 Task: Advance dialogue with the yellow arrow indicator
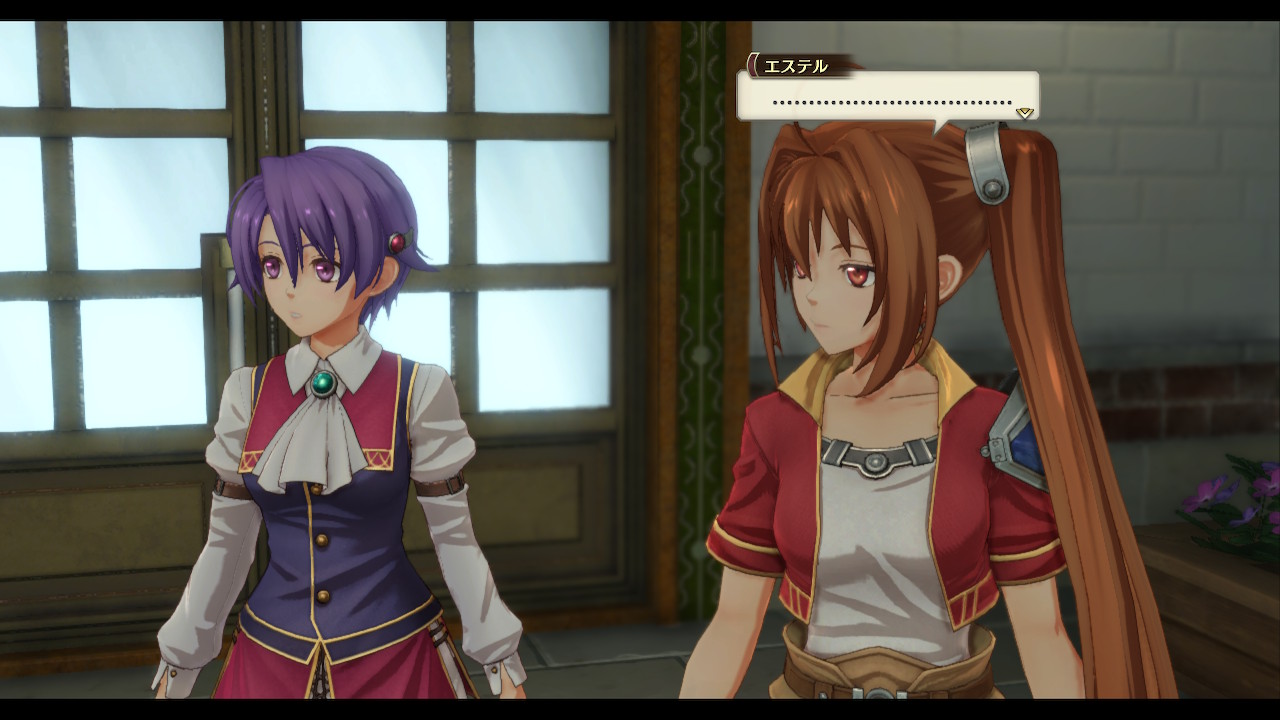[1024, 112]
